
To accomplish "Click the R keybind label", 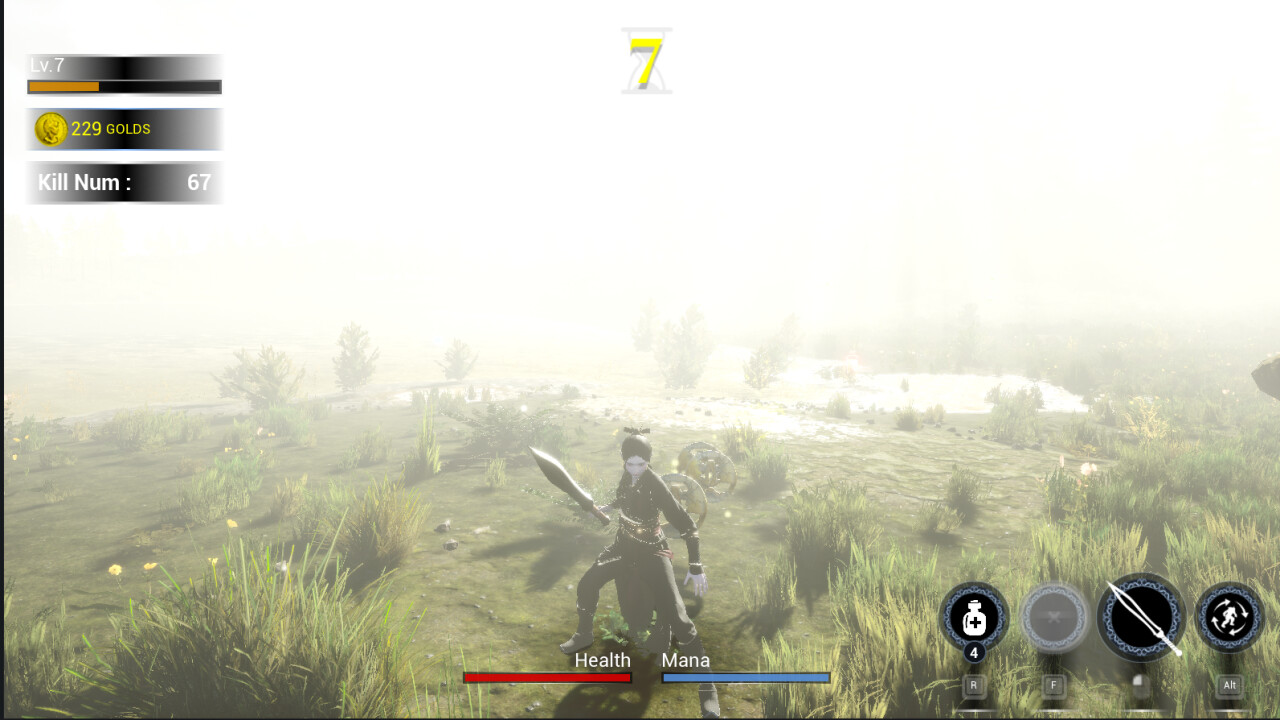I will pos(973,685).
